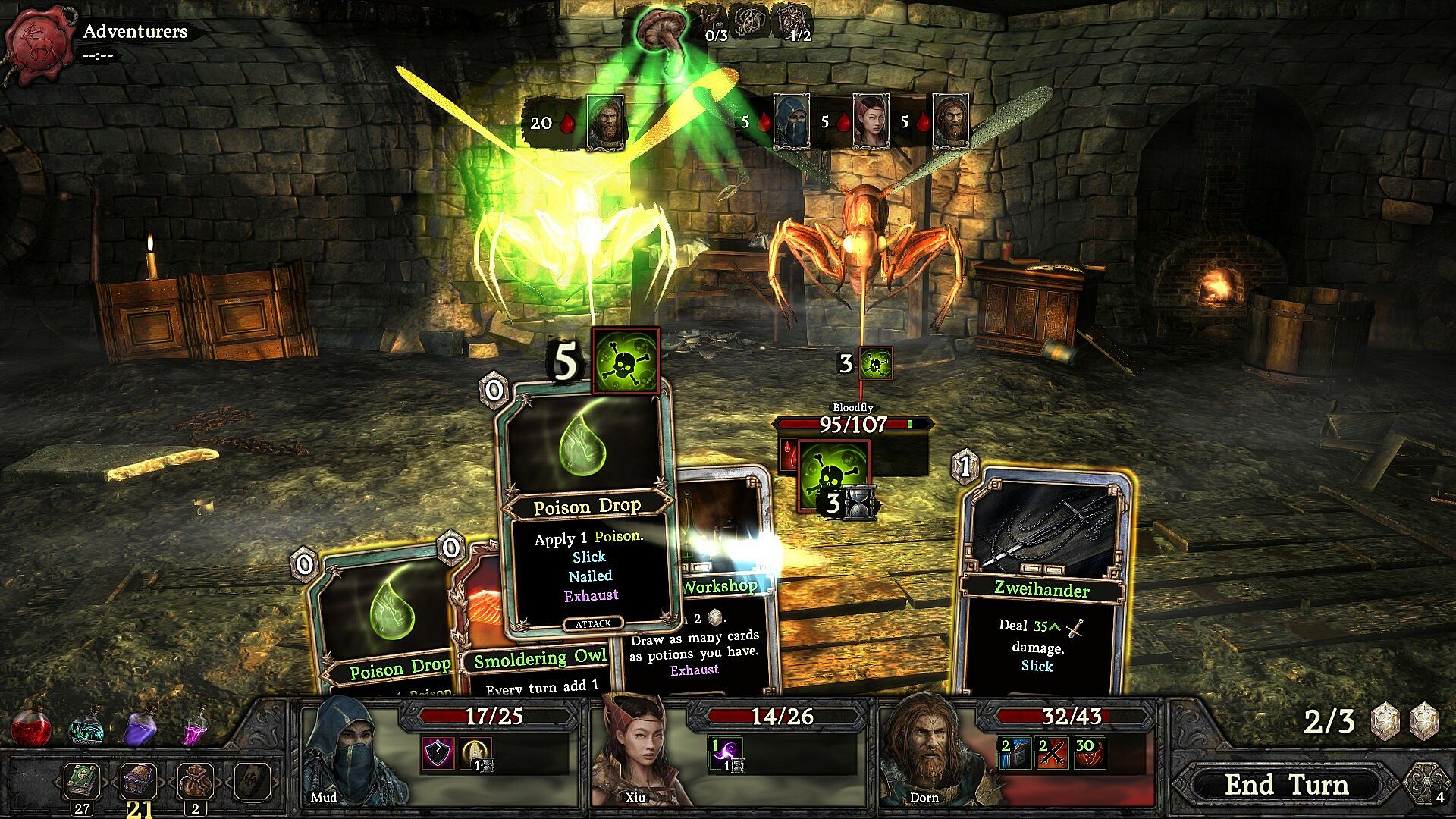Open the purple treasure chest pile
The image size is (1456, 819).
coord(139,780)
